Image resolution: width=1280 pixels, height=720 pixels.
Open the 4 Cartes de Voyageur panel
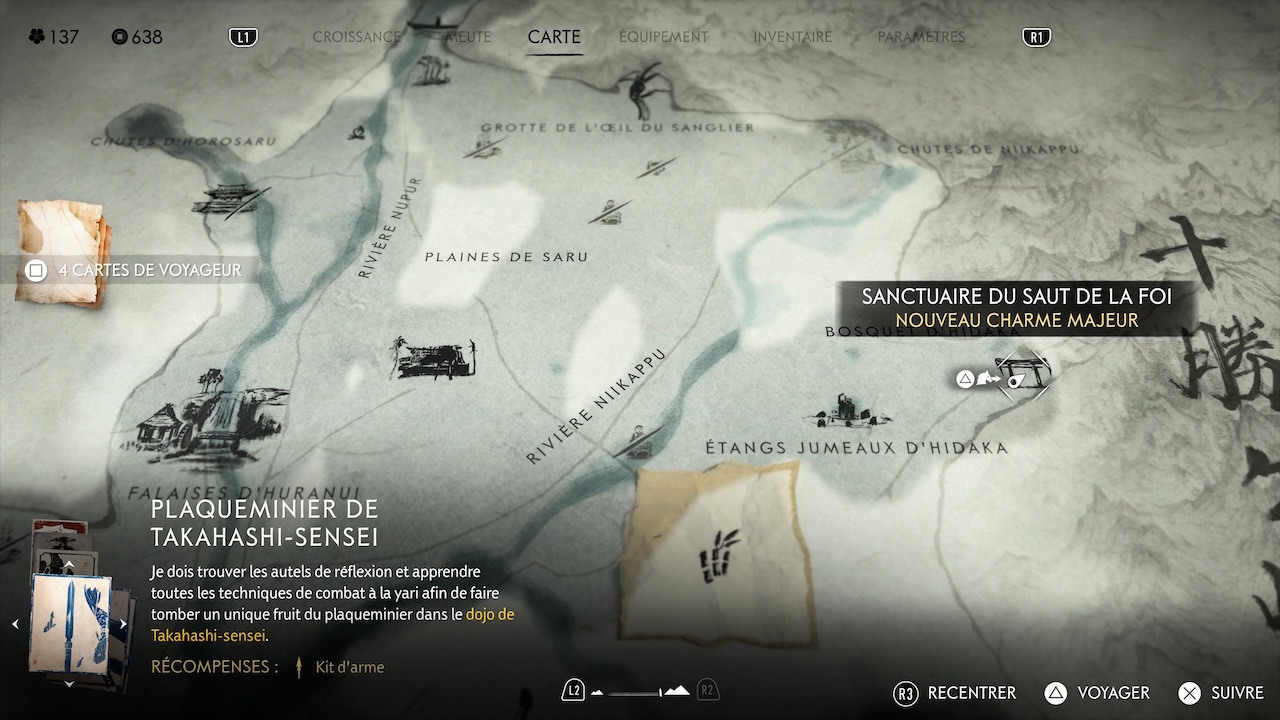point(135,270)
